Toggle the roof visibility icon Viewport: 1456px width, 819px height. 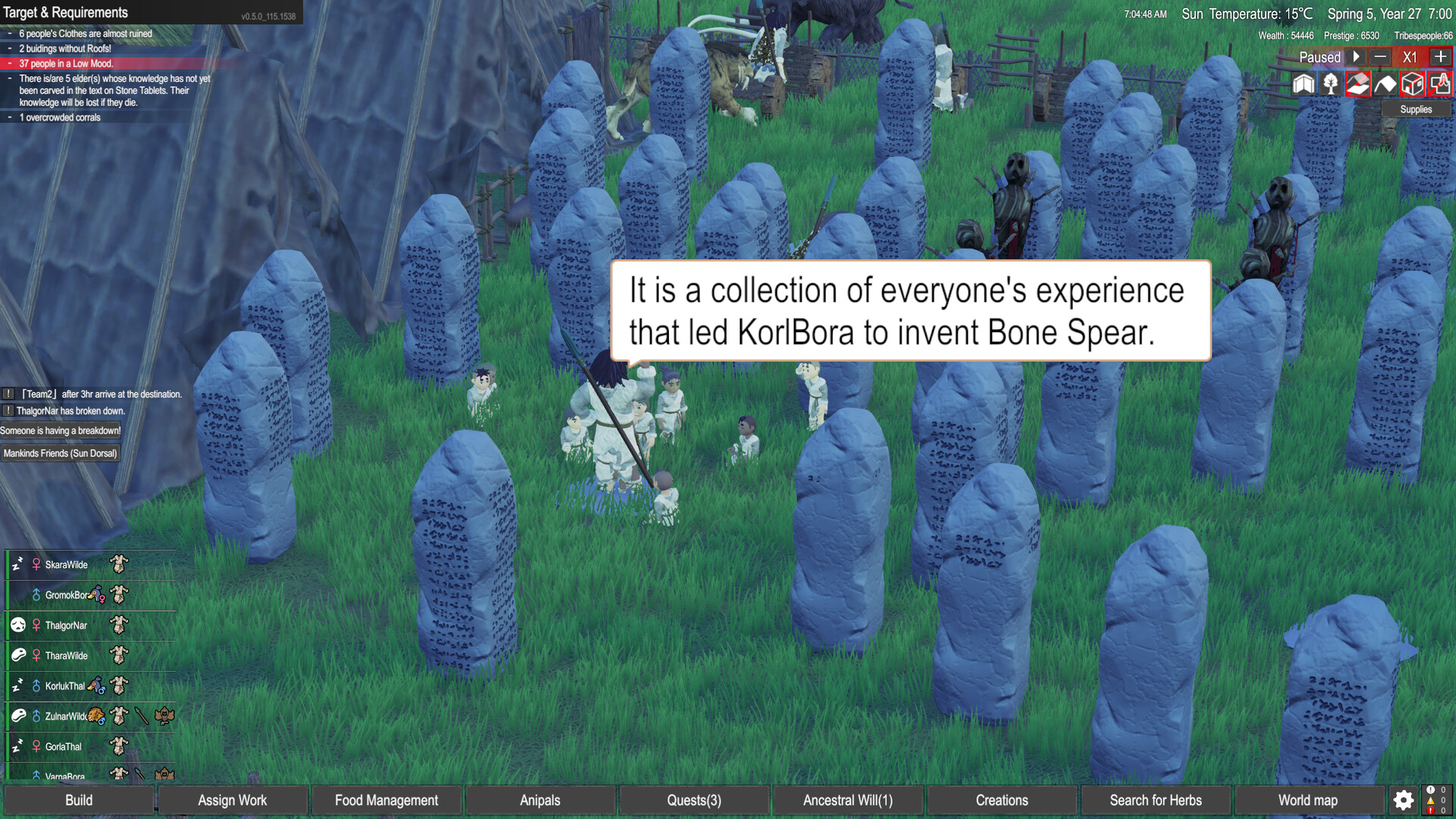[1358, 83]
